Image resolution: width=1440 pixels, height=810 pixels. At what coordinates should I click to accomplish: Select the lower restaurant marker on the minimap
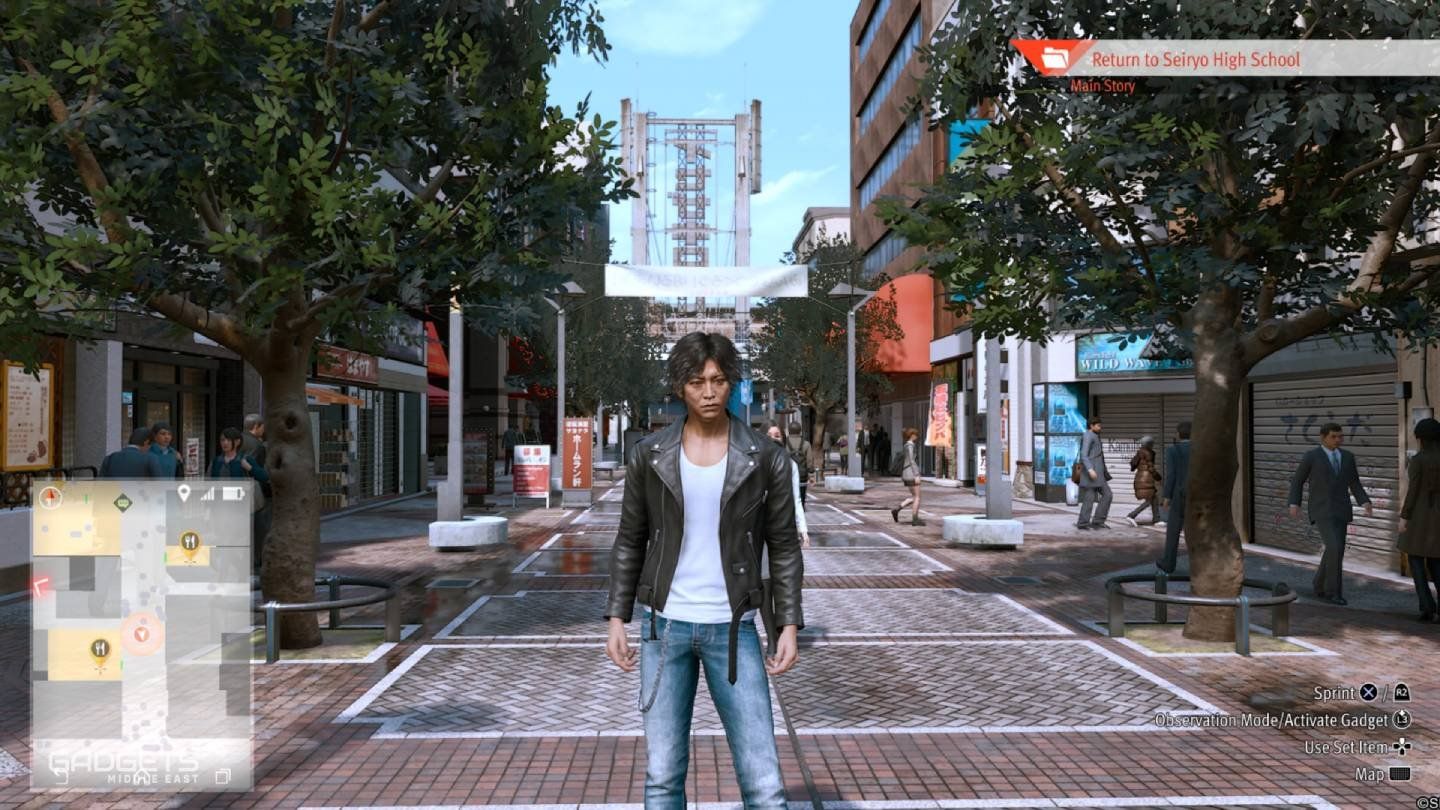point(100,648)
